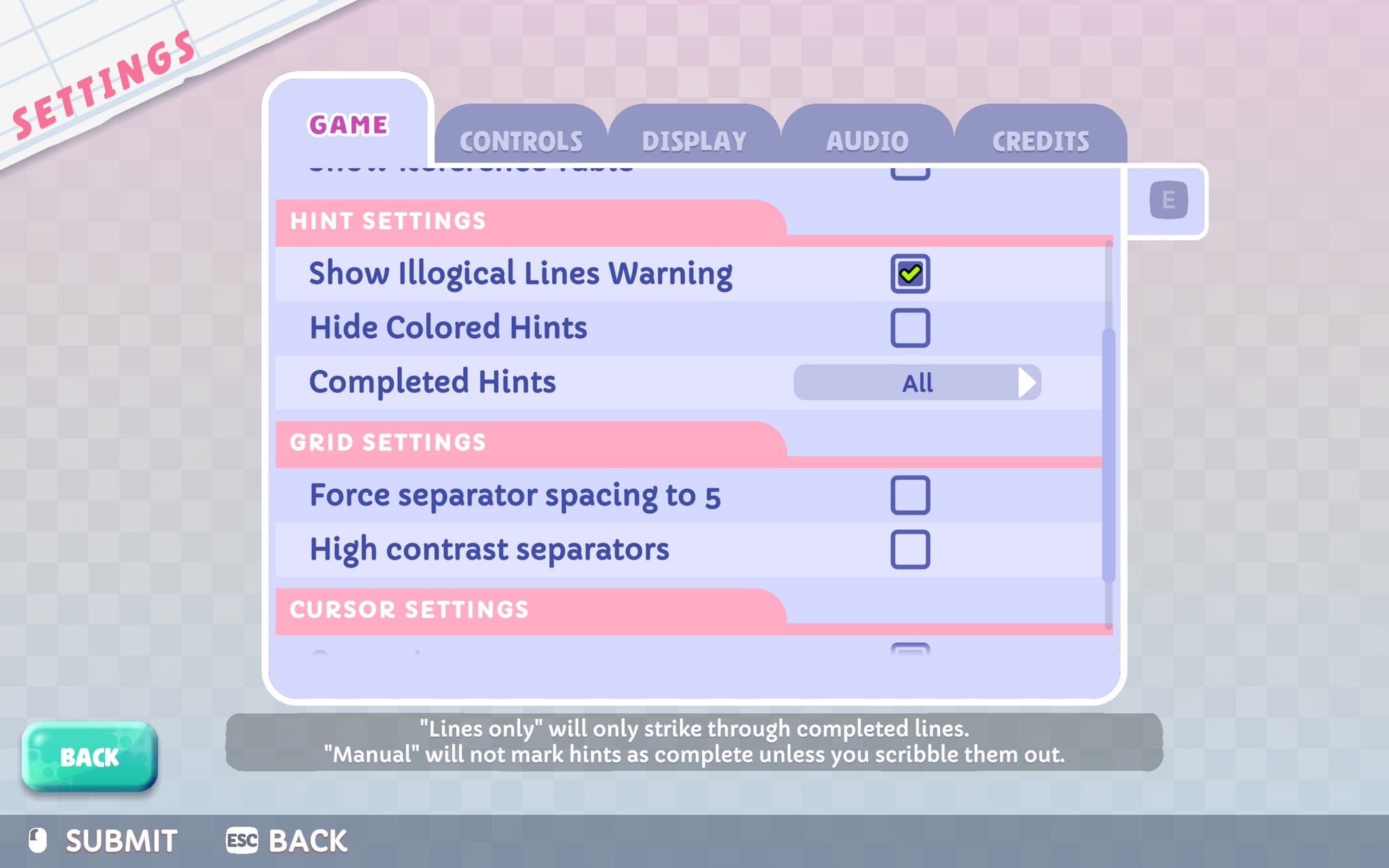Enable High contrast separators
1389x868 pixels.
[910, 549]
